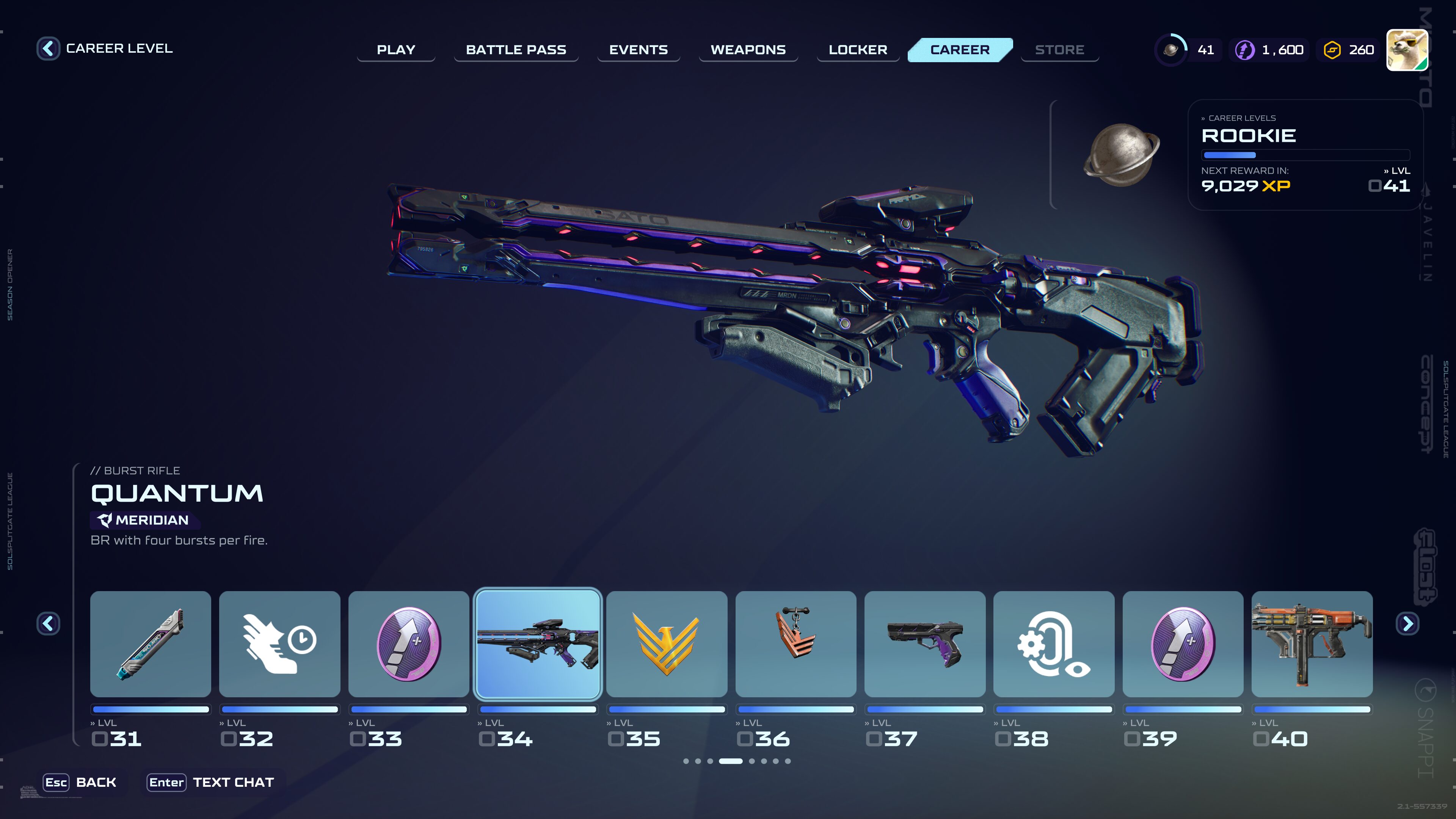Screen dimensions: 1456x819
Task: Choose the level 32 winged shoe reward
Action: [x=279, y=644]
